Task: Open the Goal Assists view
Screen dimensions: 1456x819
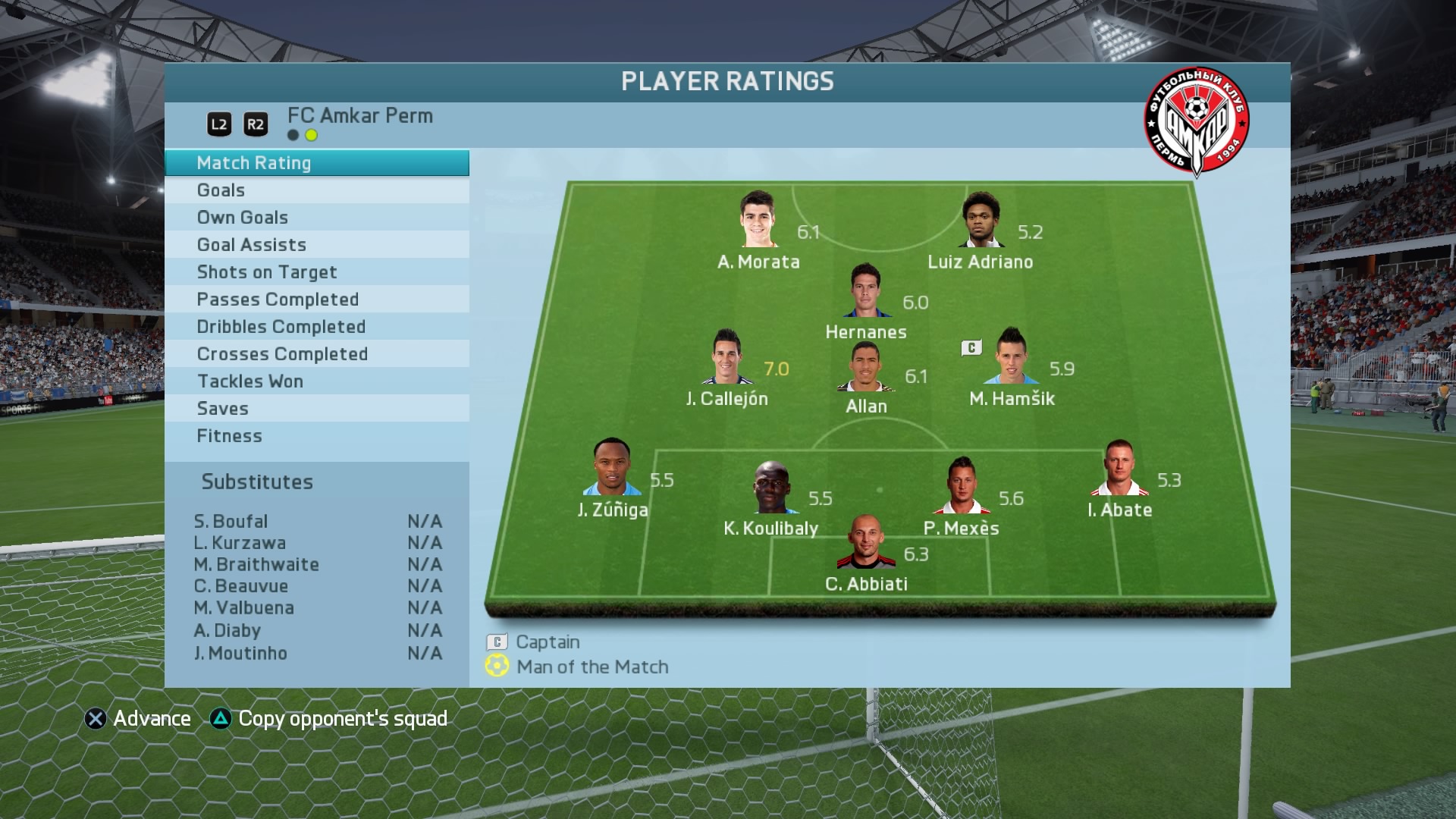Action: tap(316, 245)
